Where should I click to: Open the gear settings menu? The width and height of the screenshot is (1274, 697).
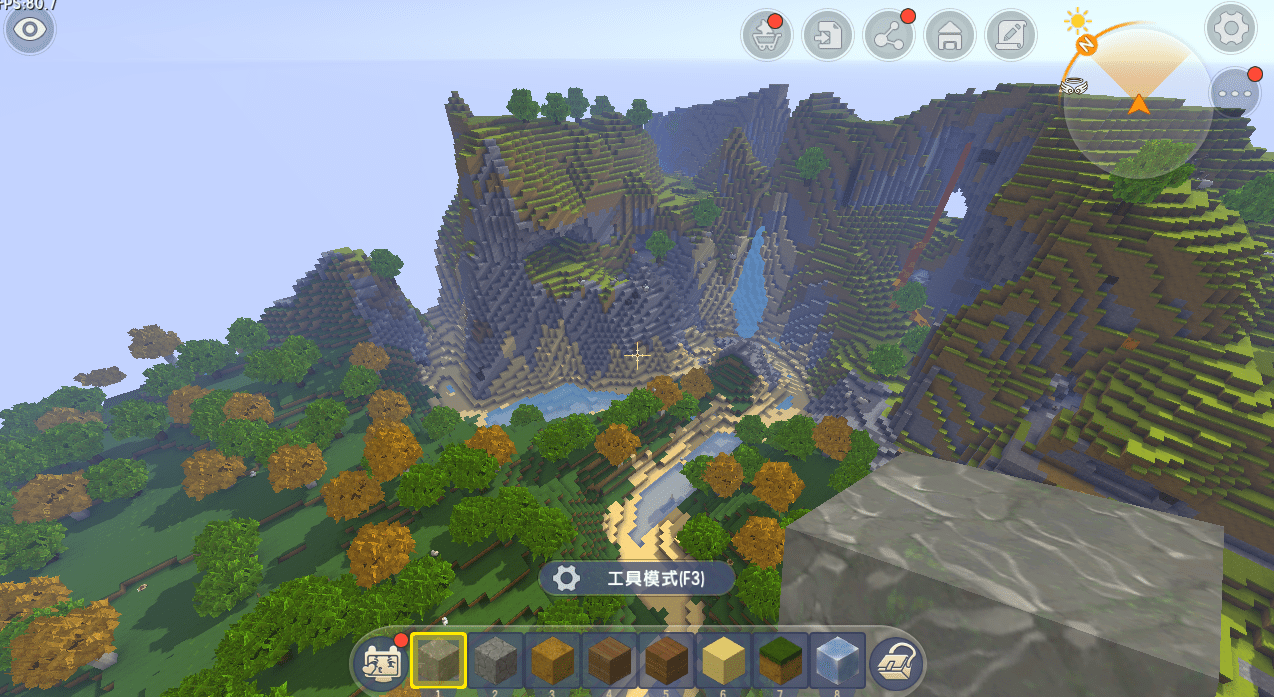[x=1231, y=29]
